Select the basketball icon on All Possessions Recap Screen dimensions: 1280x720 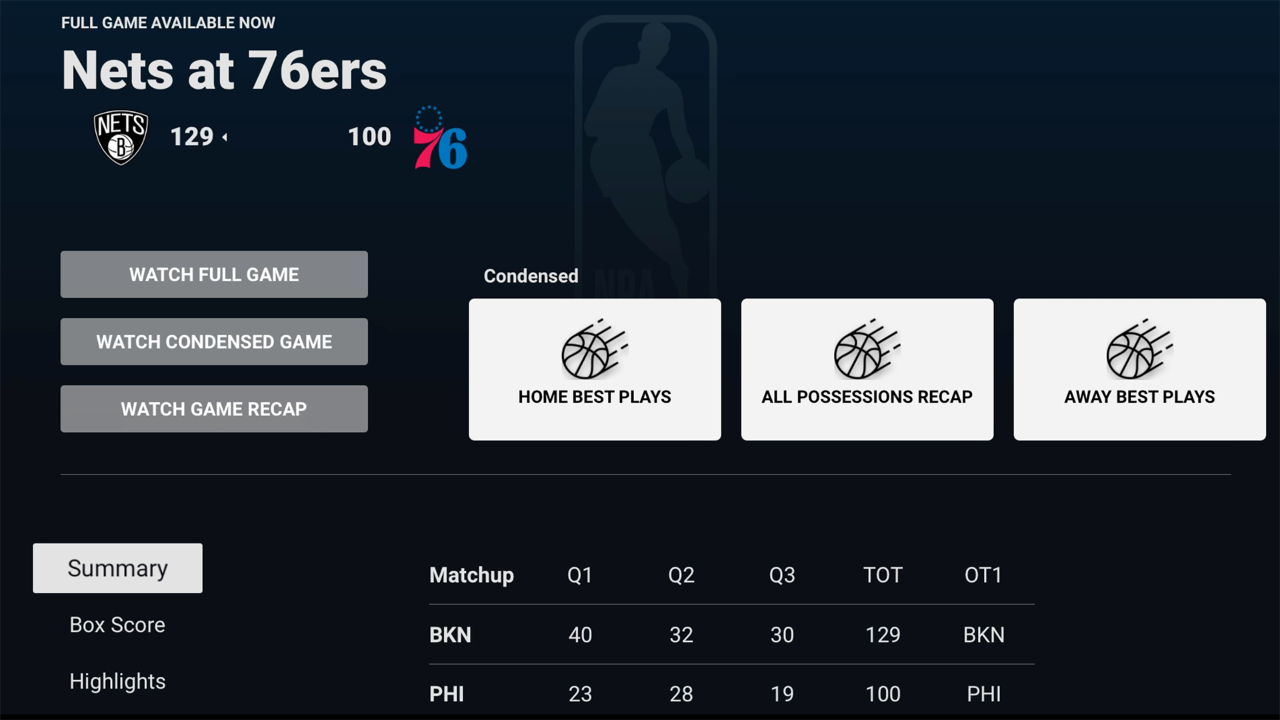pyautogui.click(x=866, y=351)
